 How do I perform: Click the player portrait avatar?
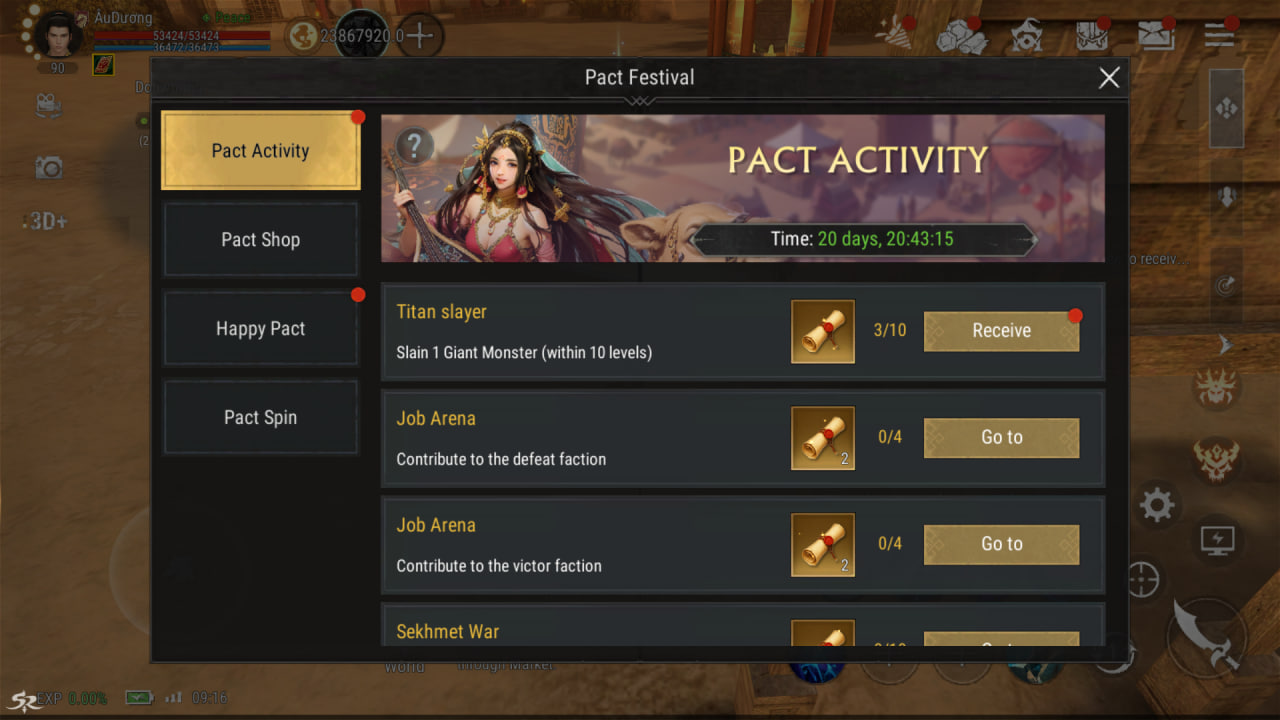coord(60,36)
